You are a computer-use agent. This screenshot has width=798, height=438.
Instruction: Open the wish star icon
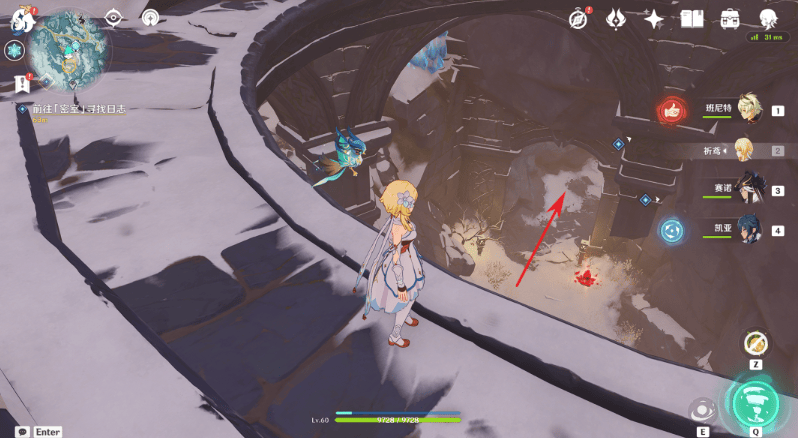pos(654,19)
